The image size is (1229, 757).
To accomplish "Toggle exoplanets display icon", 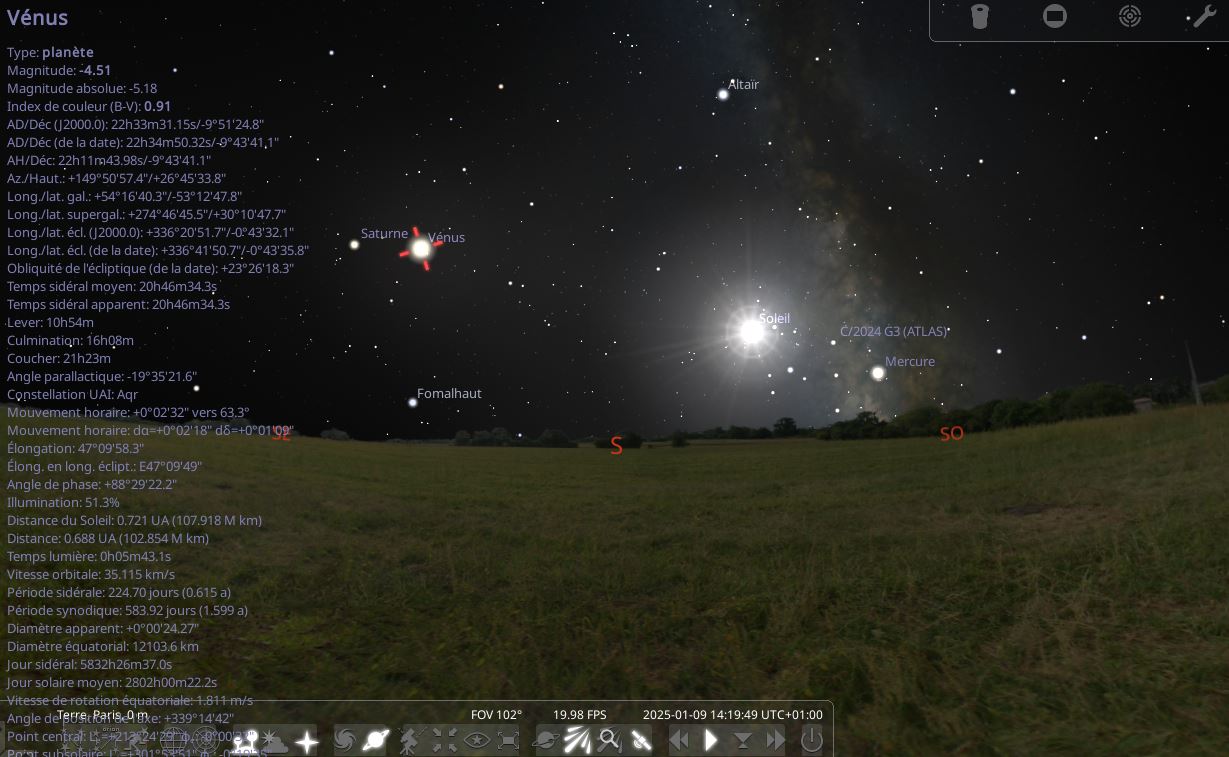I will (x=546, y=741).
